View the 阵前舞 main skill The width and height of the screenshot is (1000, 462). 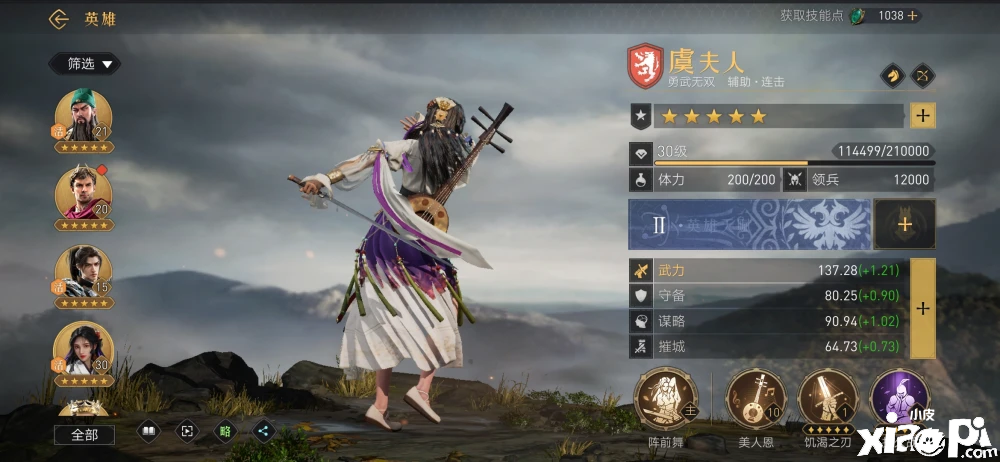tap(665, 398)
